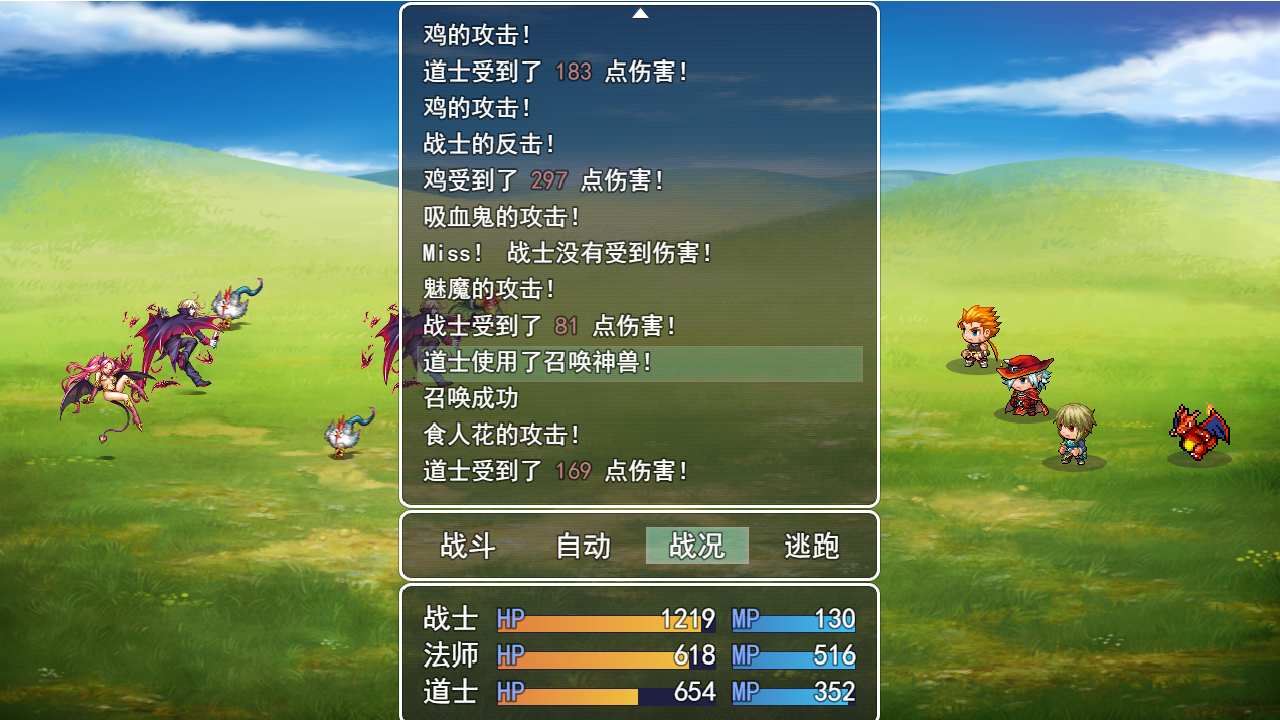The image size is (1280, 720).
Task: Open the 战斗 fight command
Action: click(468, 546)
